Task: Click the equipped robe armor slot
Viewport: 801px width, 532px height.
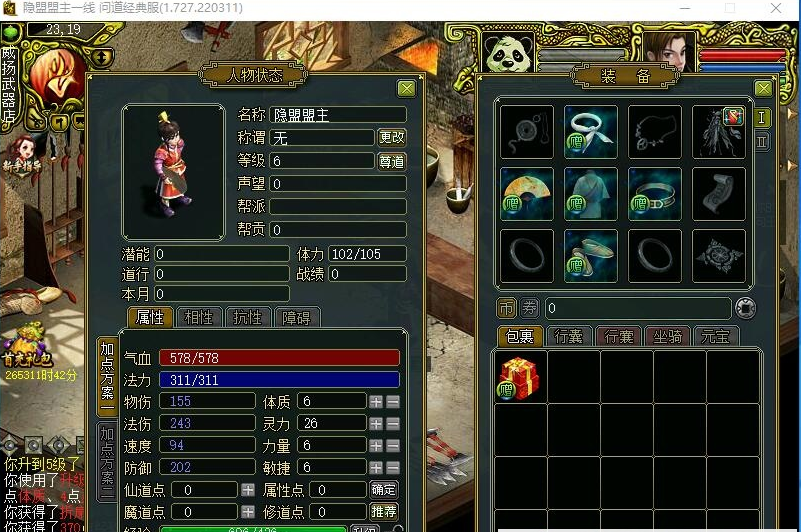Action: (590, 193)
